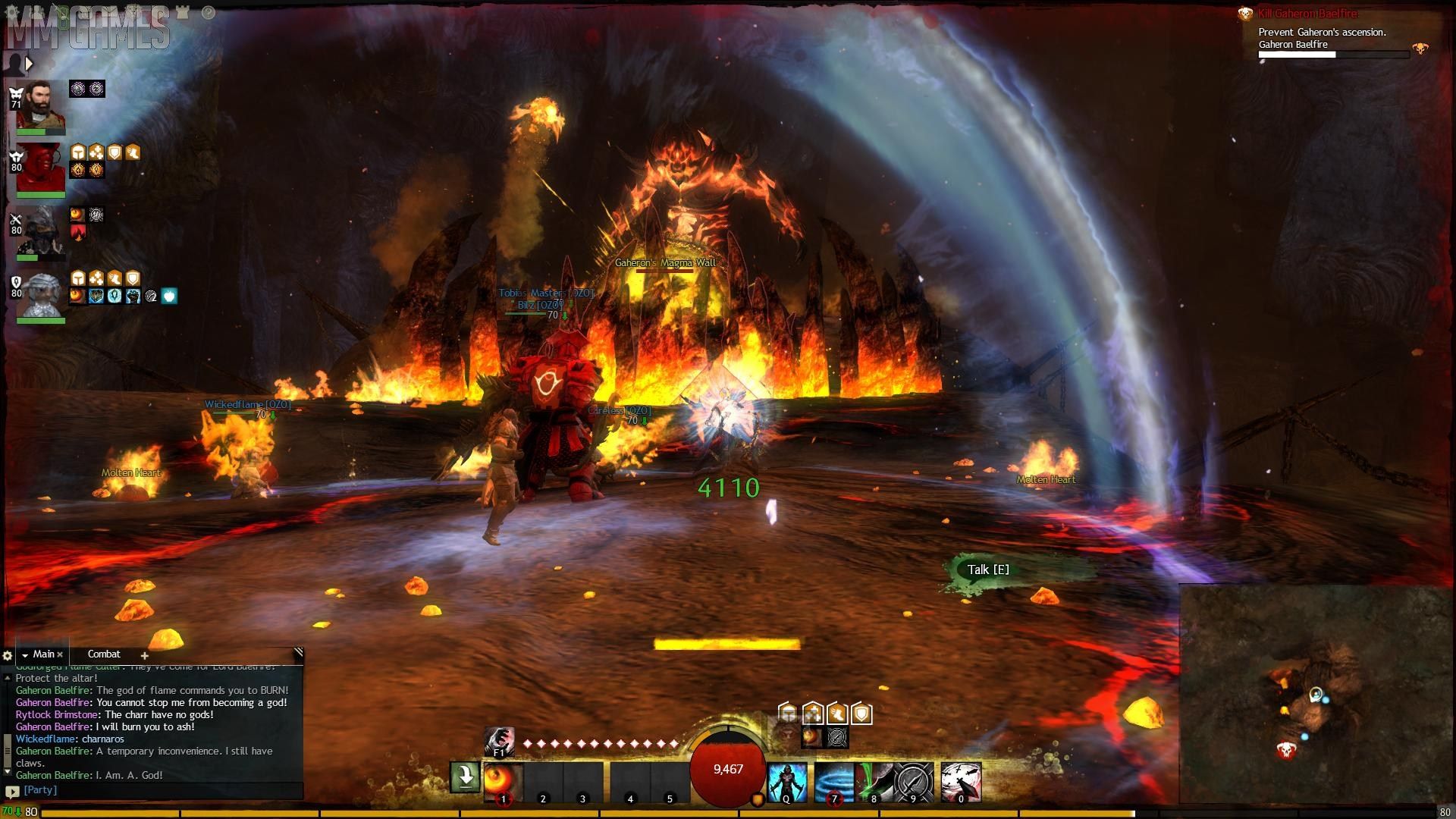Trigger the green poison blade skill in slot 8

point(874,781)
